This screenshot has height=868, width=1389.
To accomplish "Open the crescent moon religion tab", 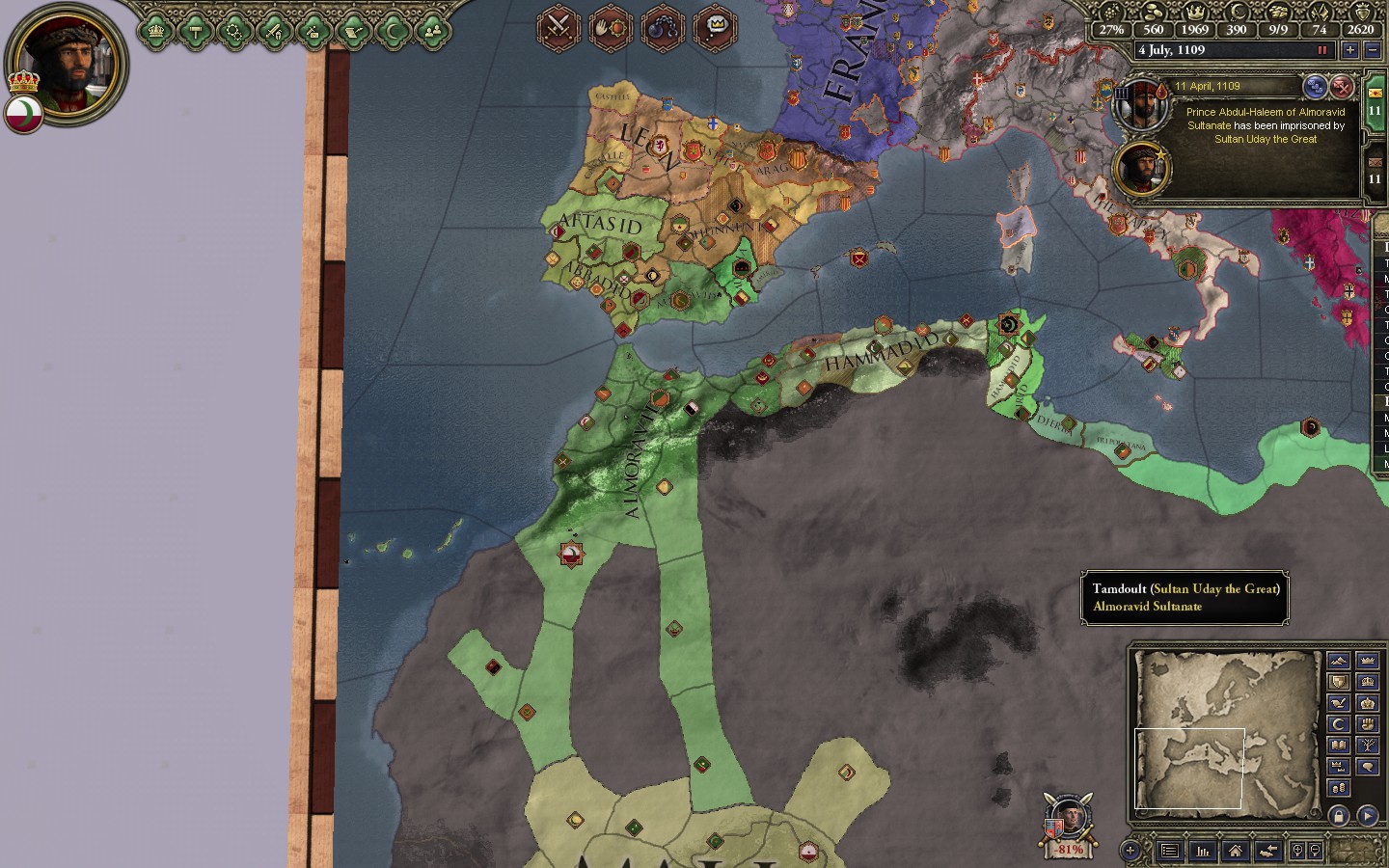I will [x=393, y=31].
